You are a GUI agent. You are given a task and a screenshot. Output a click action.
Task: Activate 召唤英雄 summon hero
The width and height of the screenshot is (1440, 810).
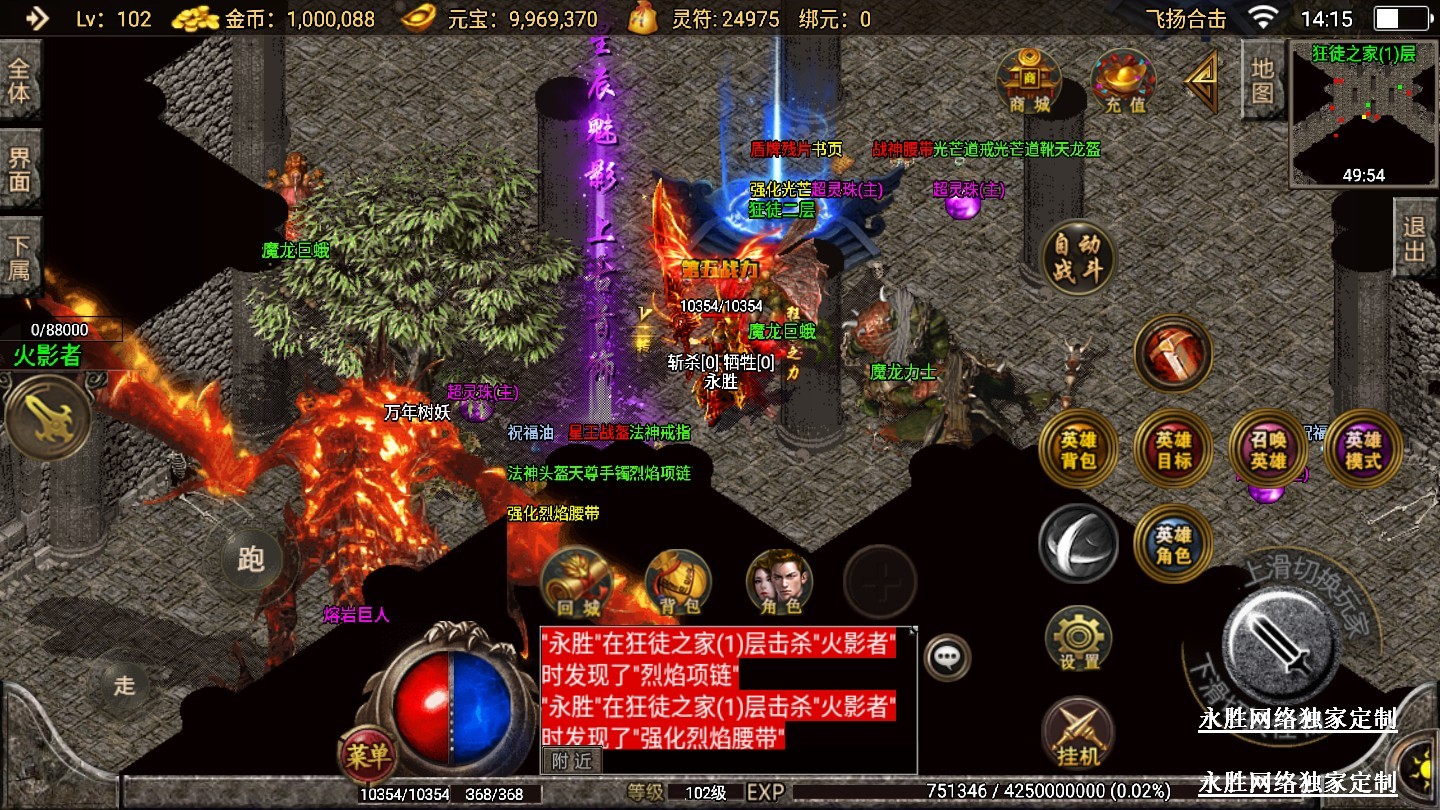(1268, 449)
